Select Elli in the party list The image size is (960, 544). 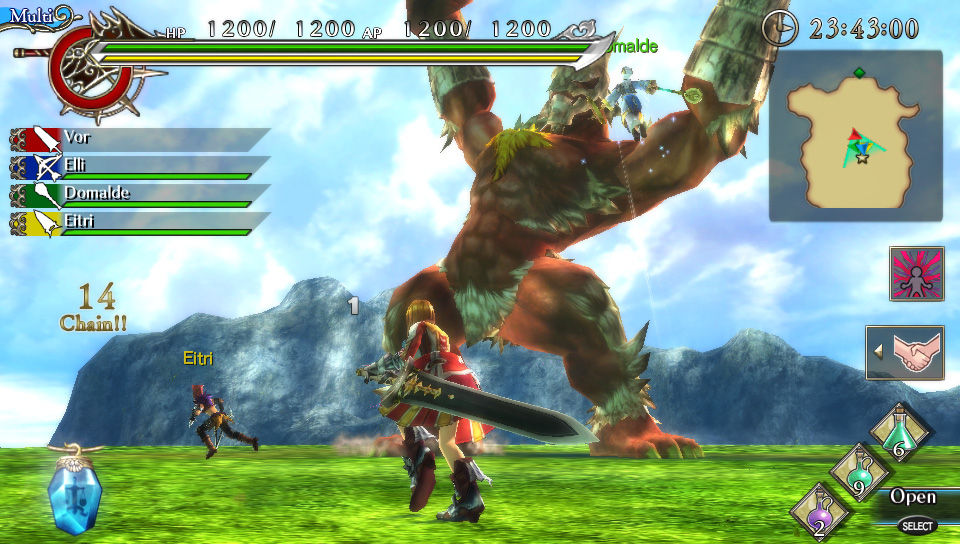pyautogui.click(x=140, y=166)
